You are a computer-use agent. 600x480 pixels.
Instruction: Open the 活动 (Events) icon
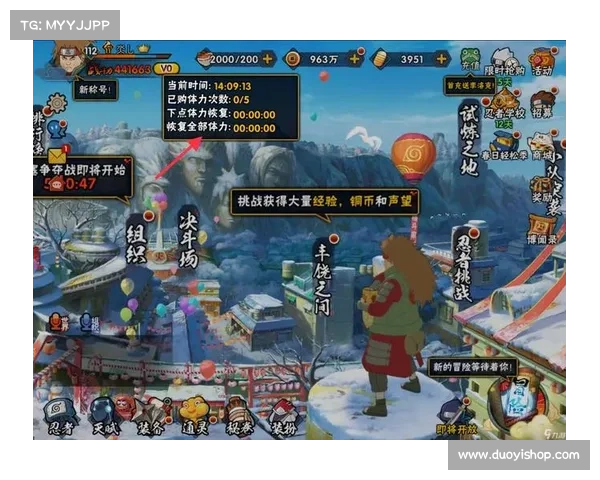[x=542, y=58]
